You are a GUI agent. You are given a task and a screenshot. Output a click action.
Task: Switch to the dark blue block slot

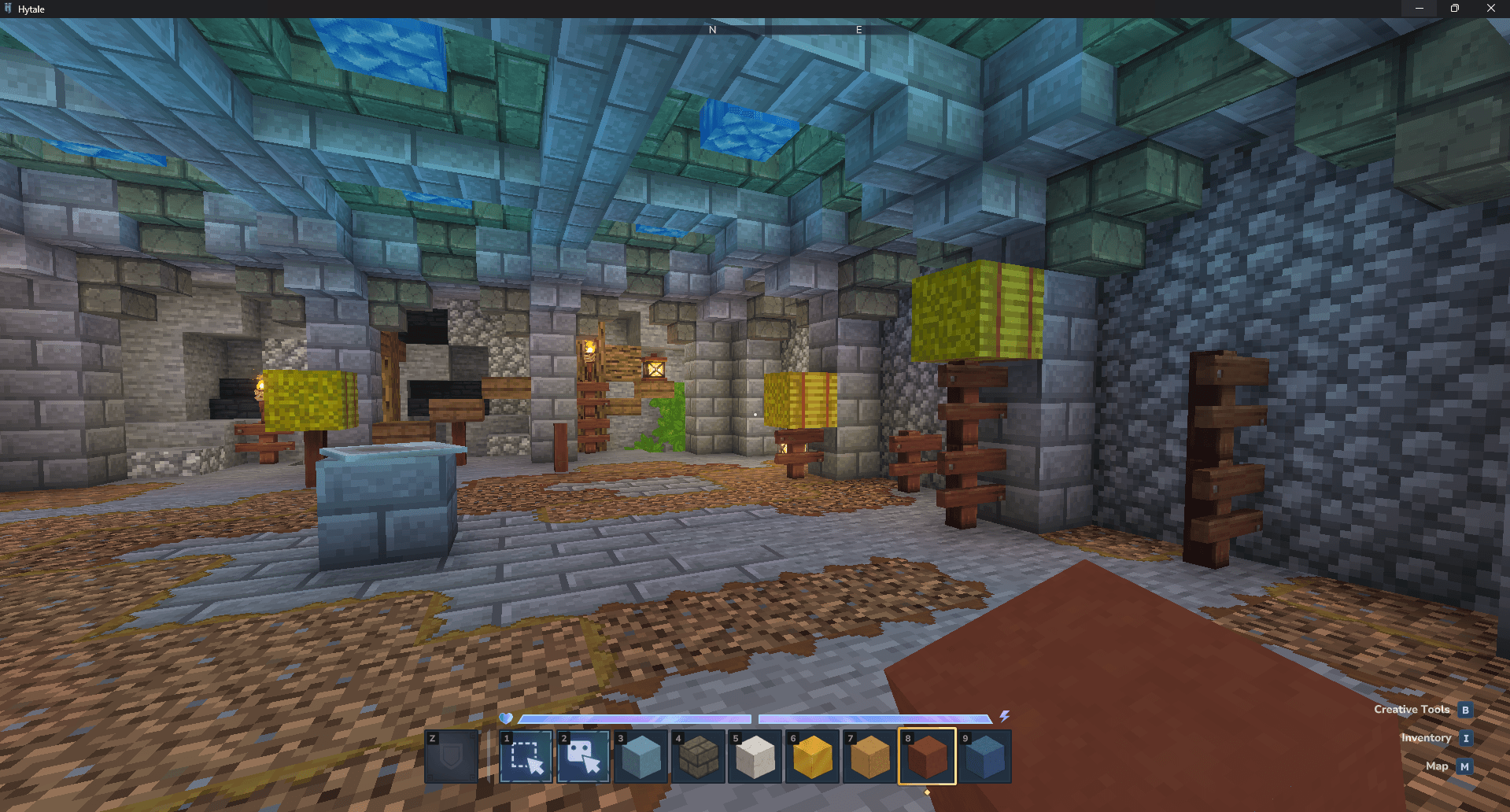pyautogui.click(x=984, y=757)
